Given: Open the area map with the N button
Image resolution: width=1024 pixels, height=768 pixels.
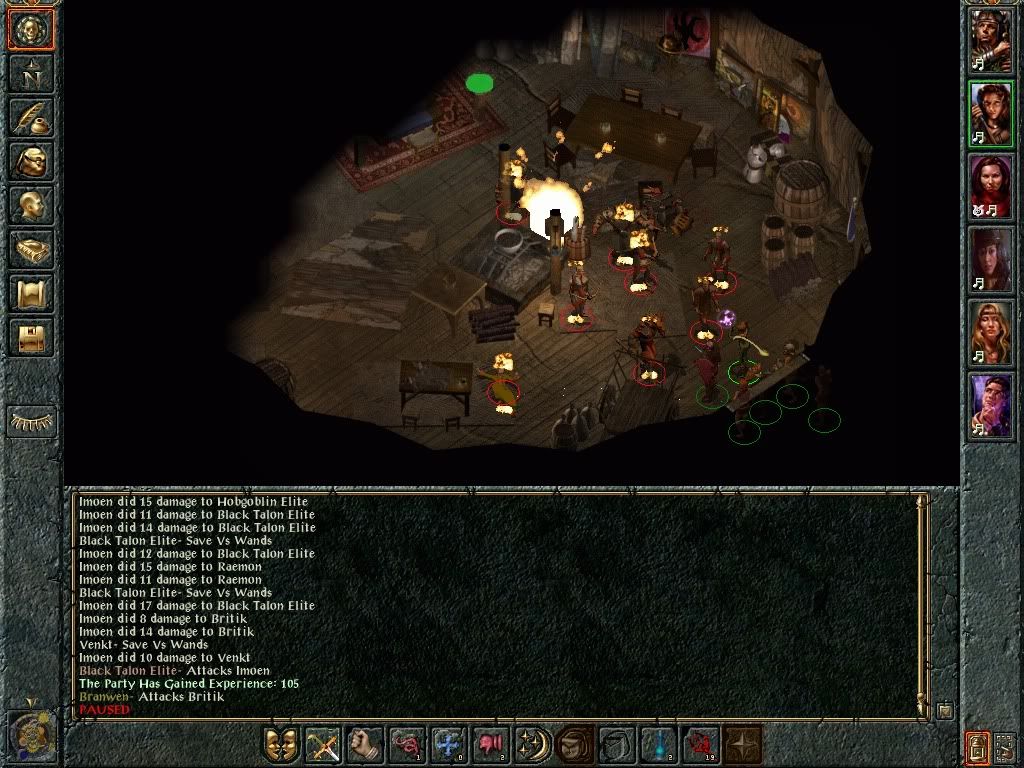Looking at the screenshot, I should coord(31,73).
